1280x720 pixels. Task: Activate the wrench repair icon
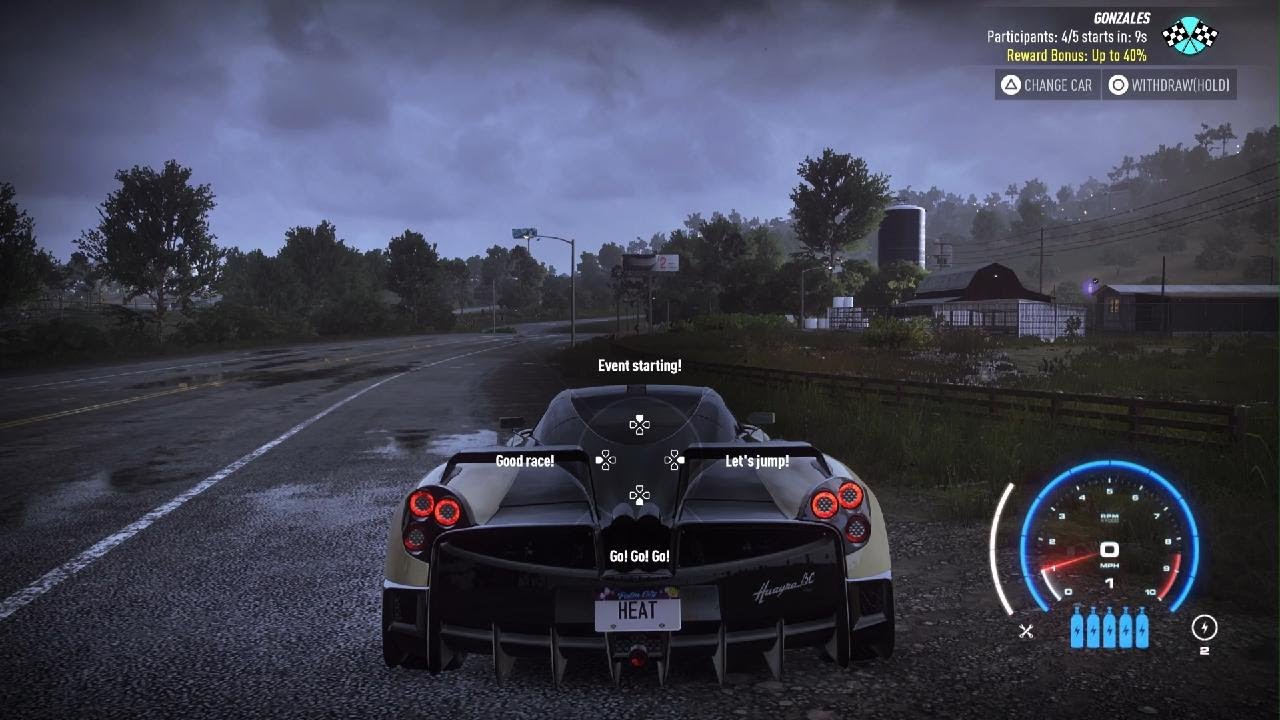pos(1026,631)
